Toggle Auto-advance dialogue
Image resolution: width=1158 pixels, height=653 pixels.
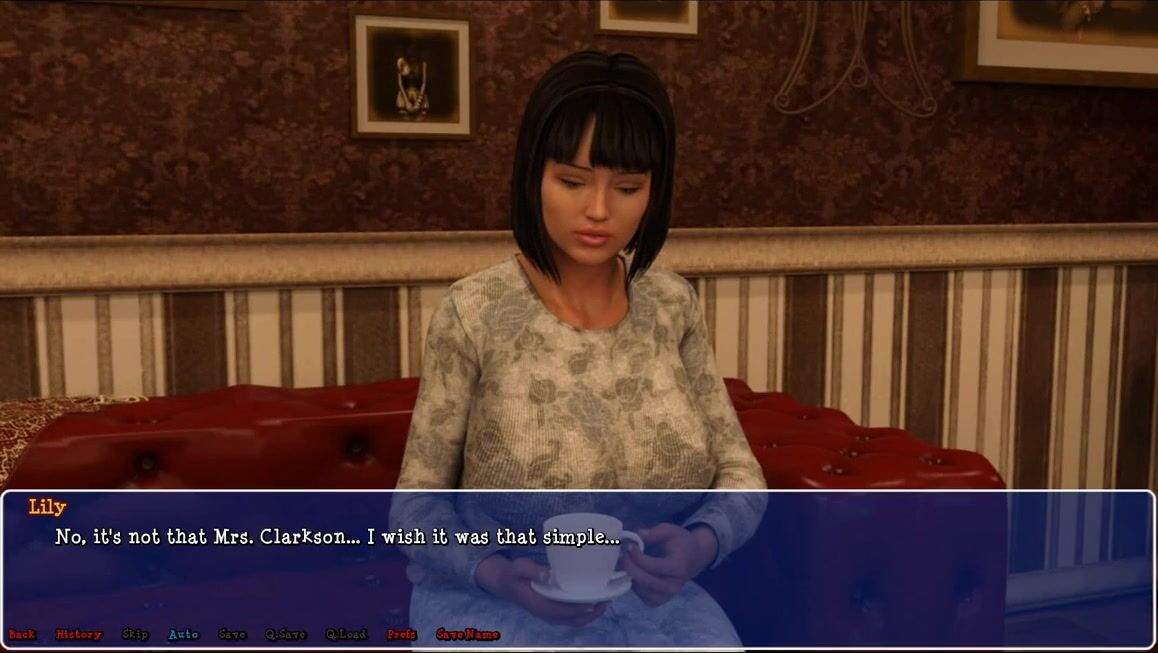click(x=183, y=634)
